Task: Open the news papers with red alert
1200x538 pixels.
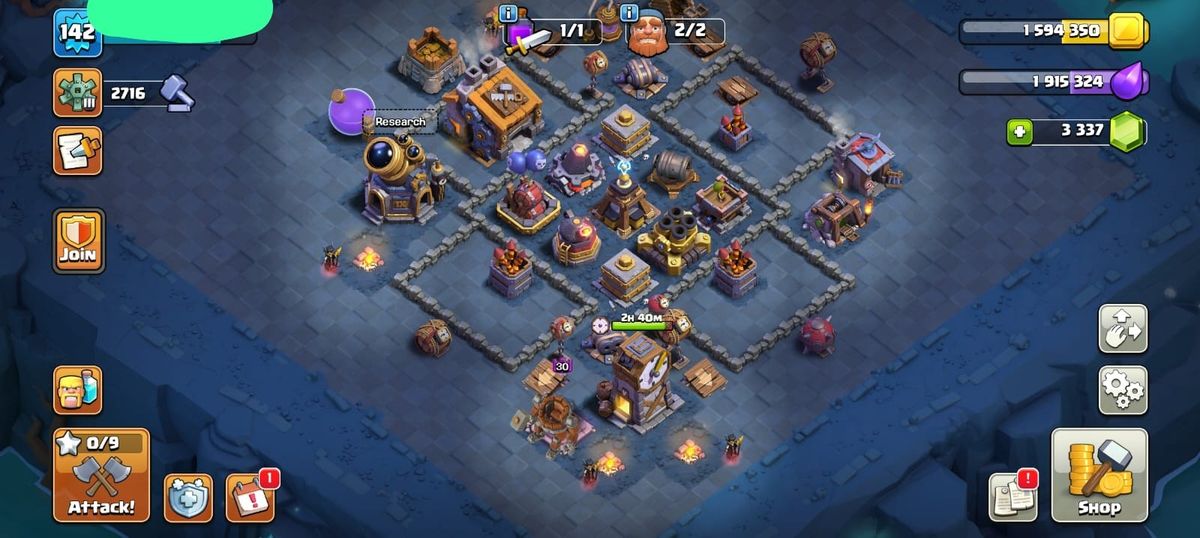Action: pyautogui.click(x=1013, y=496)
